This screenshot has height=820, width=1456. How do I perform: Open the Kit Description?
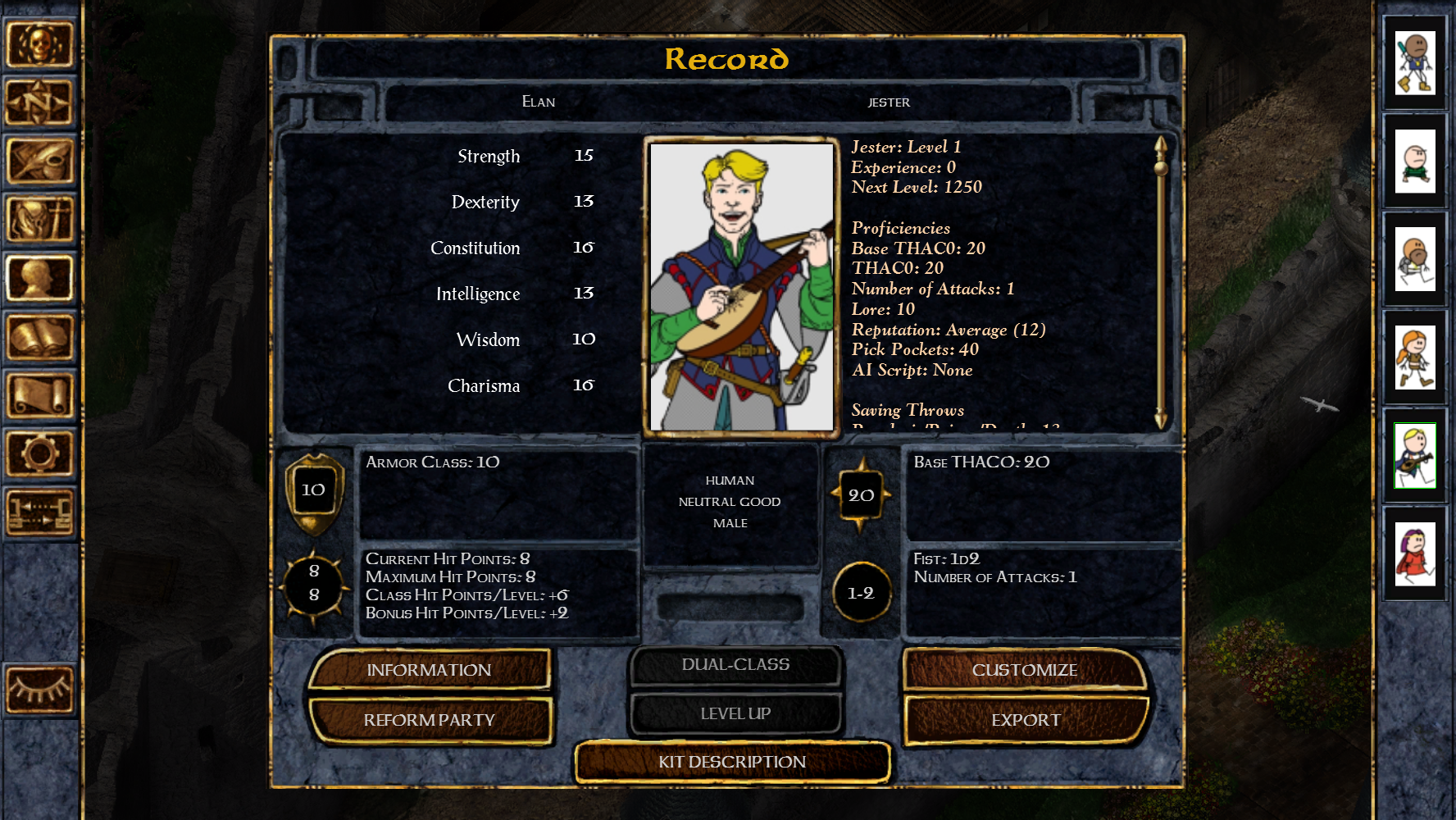[x=732, y=762]
